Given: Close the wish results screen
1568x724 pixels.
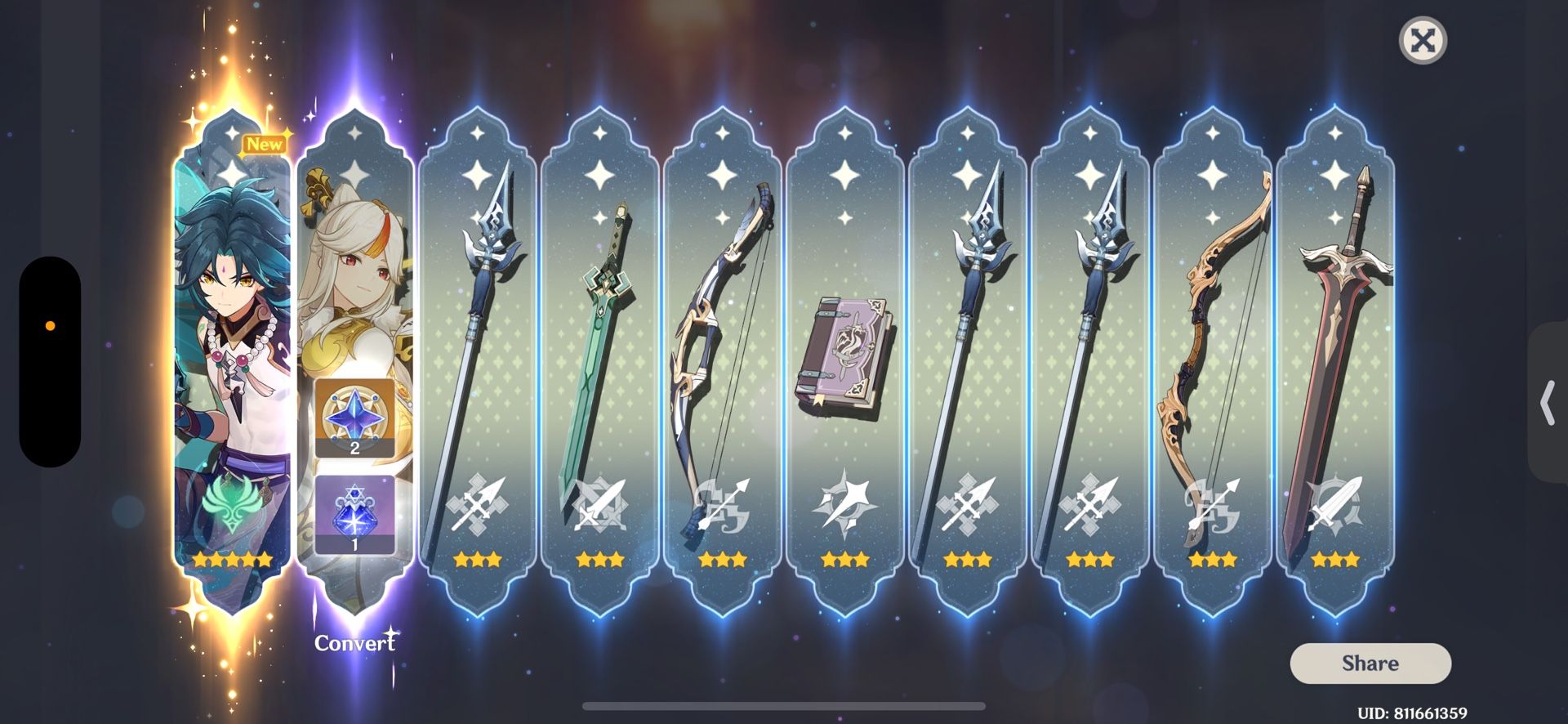Looking at the screenshot, I should click(1421, 40).
